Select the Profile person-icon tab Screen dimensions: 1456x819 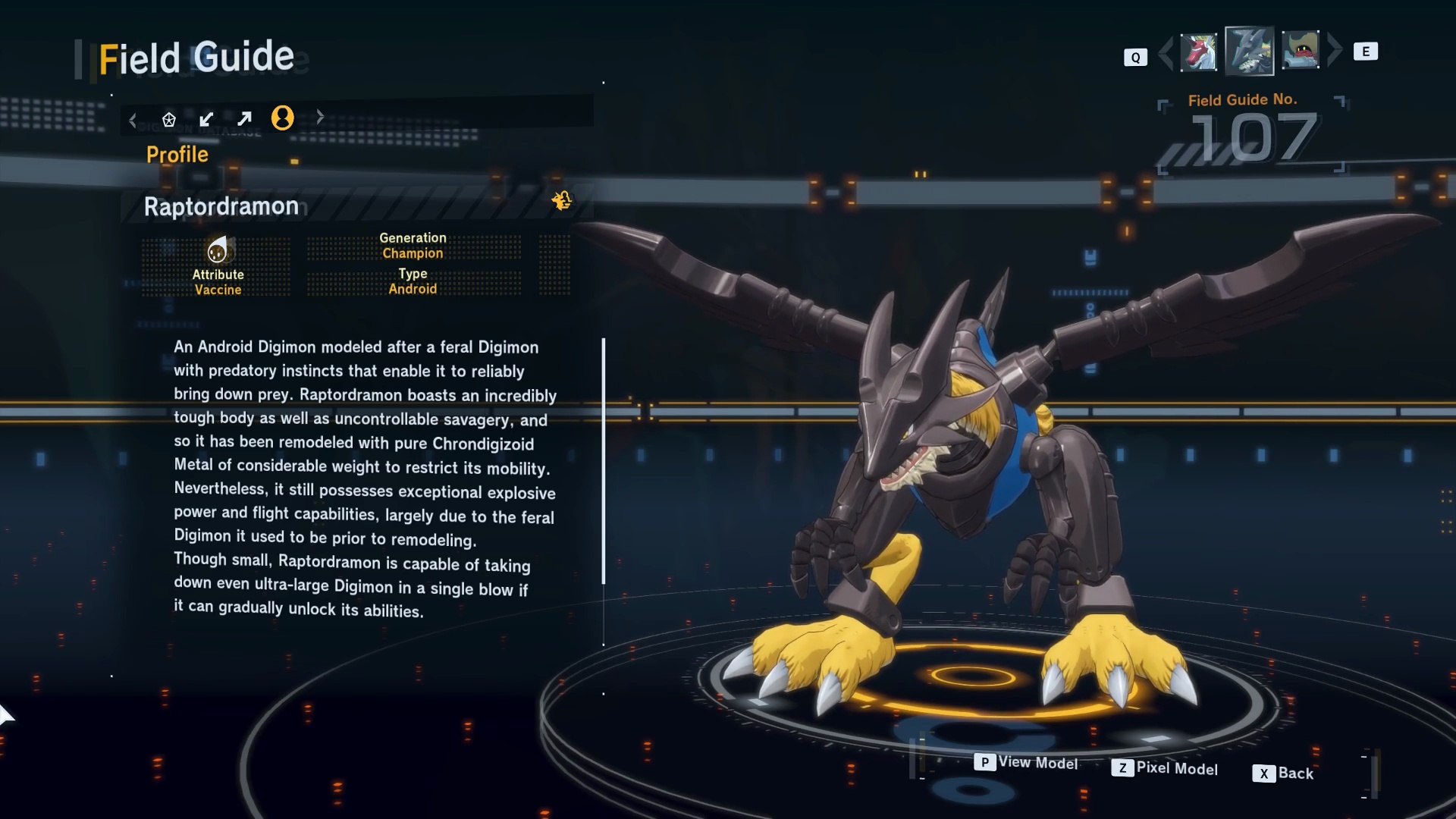[x=282, y=118]
